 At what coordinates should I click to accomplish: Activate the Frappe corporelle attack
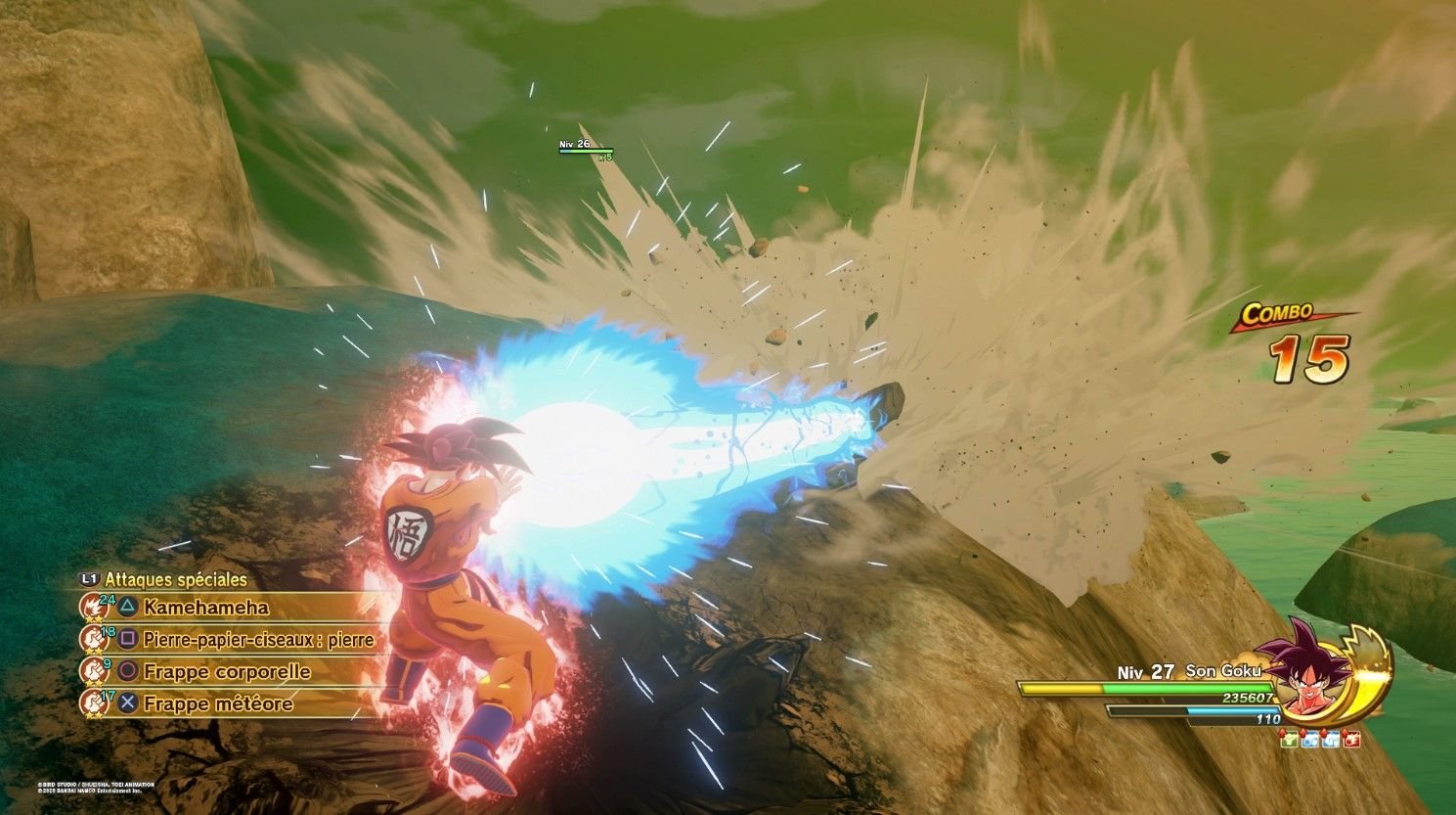coord(226,672)
